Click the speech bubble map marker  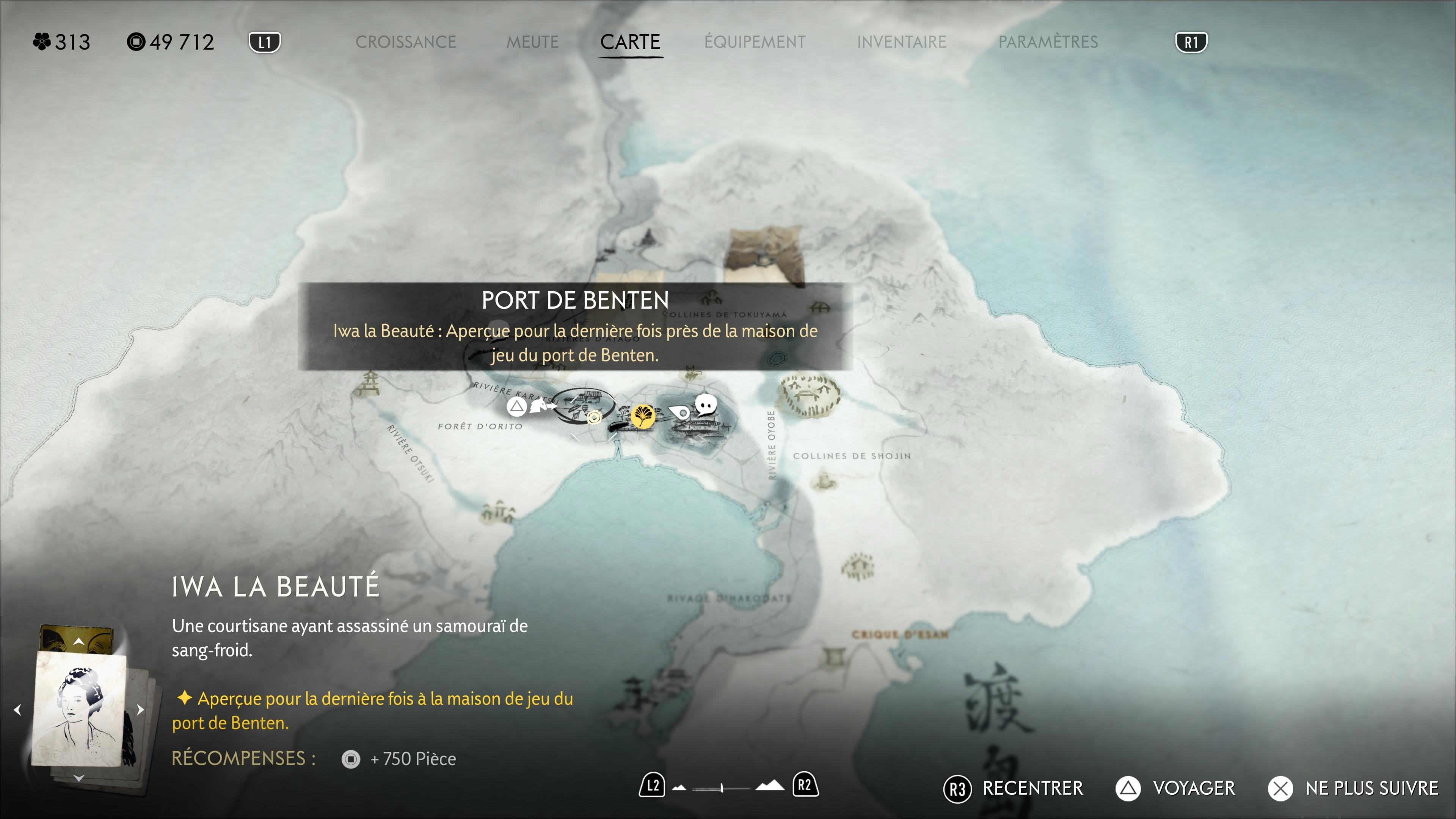click(705, 405)
